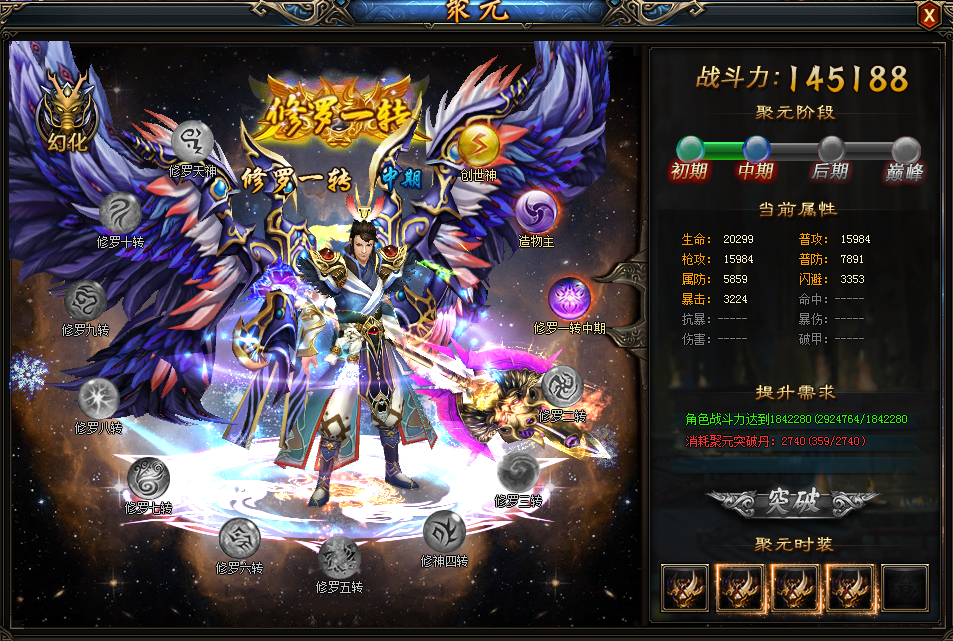
Task: Choose the 巅峰 stage orb
Action: click(x=905, y=149)
